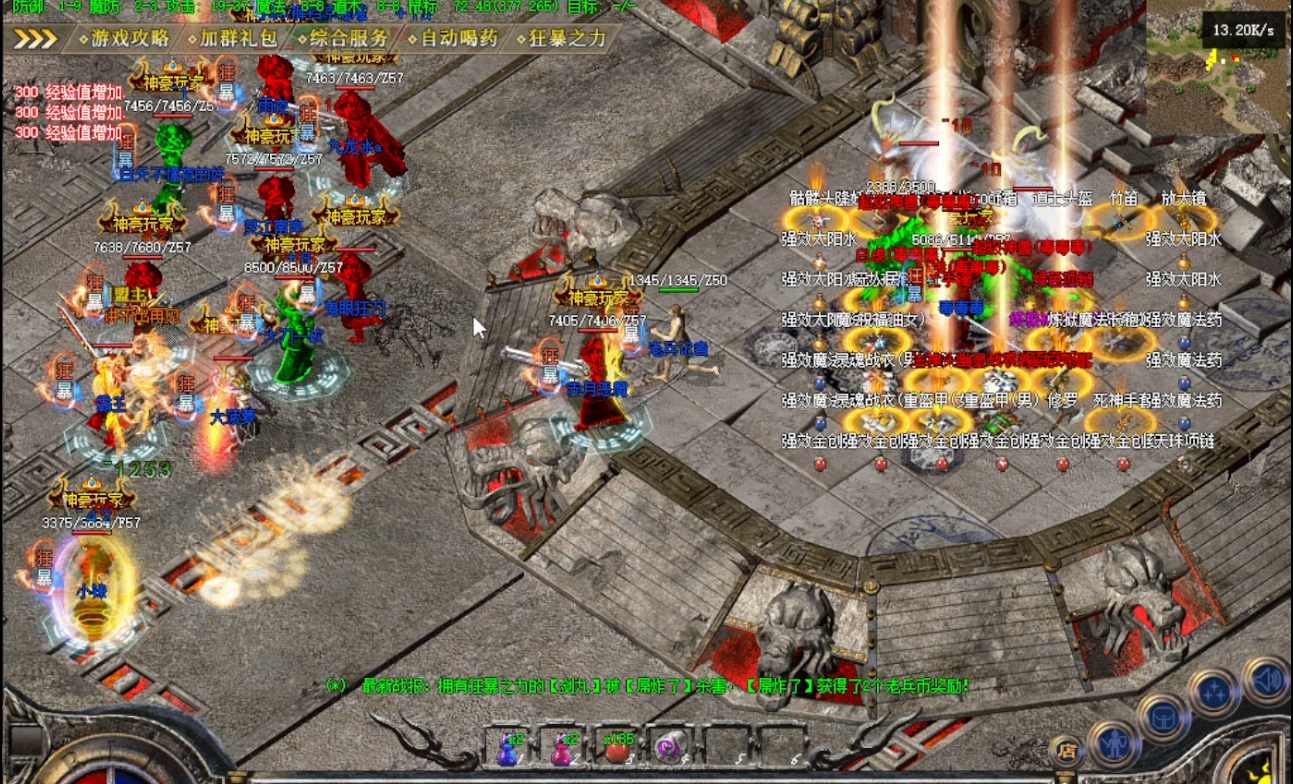Open the shop with the 店 button
This screenshot has width=1293, height=784.
[x=1066, y=751]
